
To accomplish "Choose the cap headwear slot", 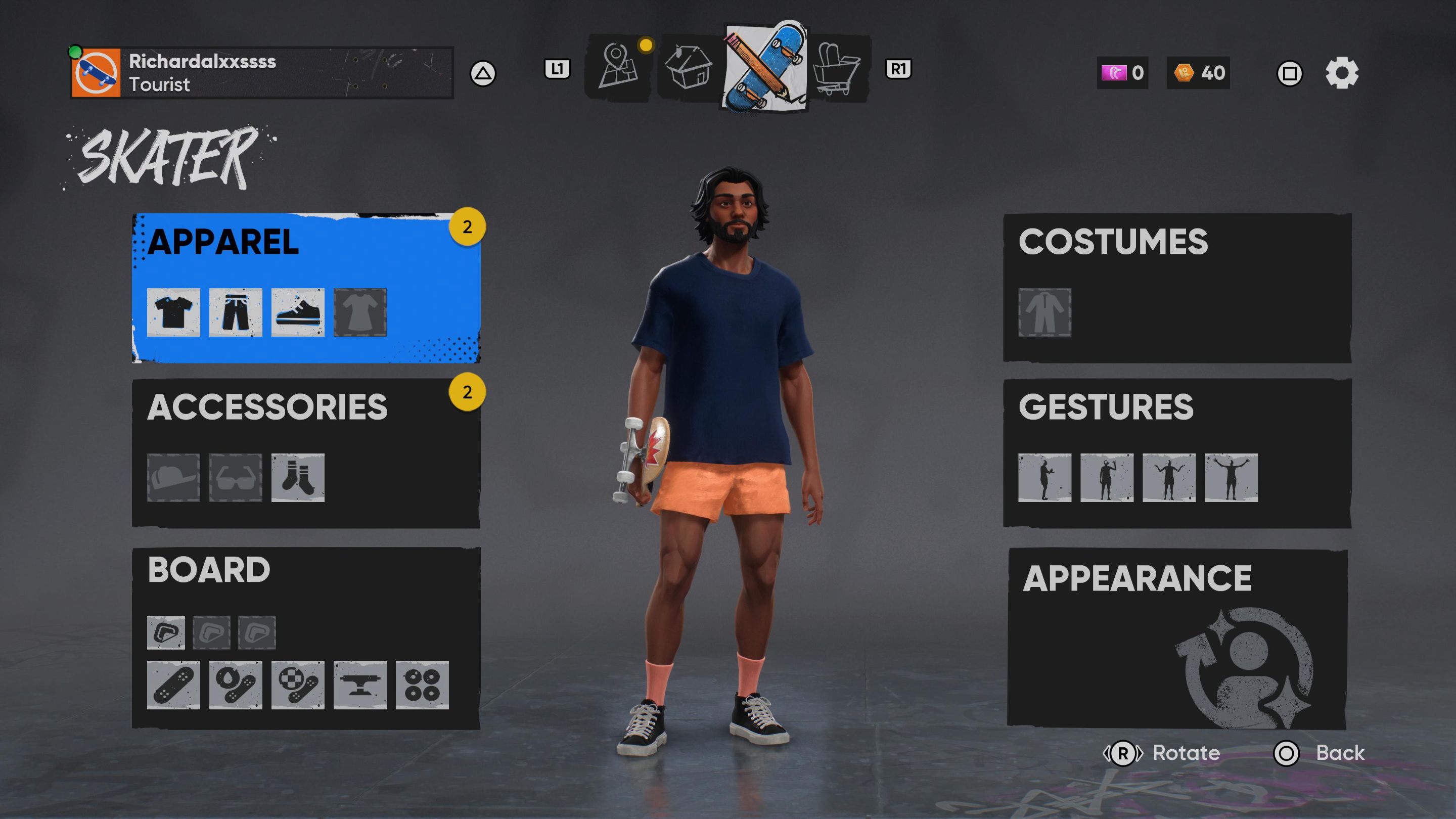I will (x=173, y=478).
